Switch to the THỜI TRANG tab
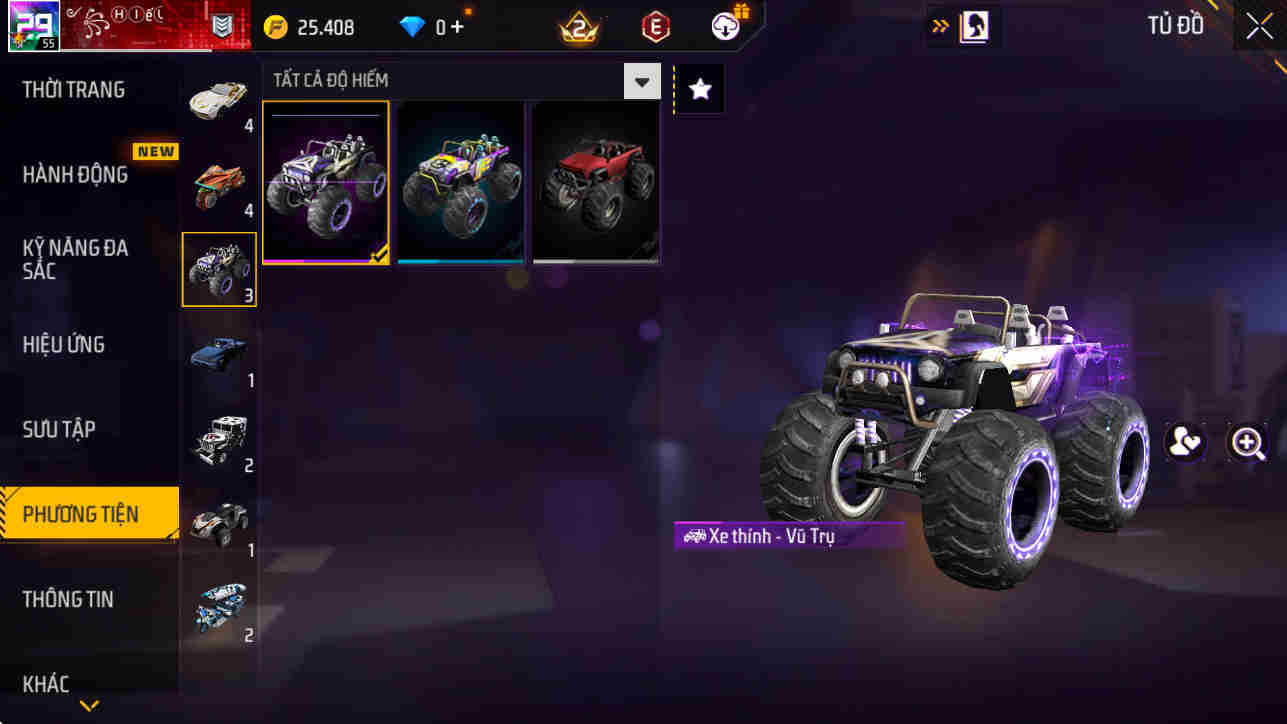The width and height of the screenshot is (1287, 724). click(x=75, y=89)
